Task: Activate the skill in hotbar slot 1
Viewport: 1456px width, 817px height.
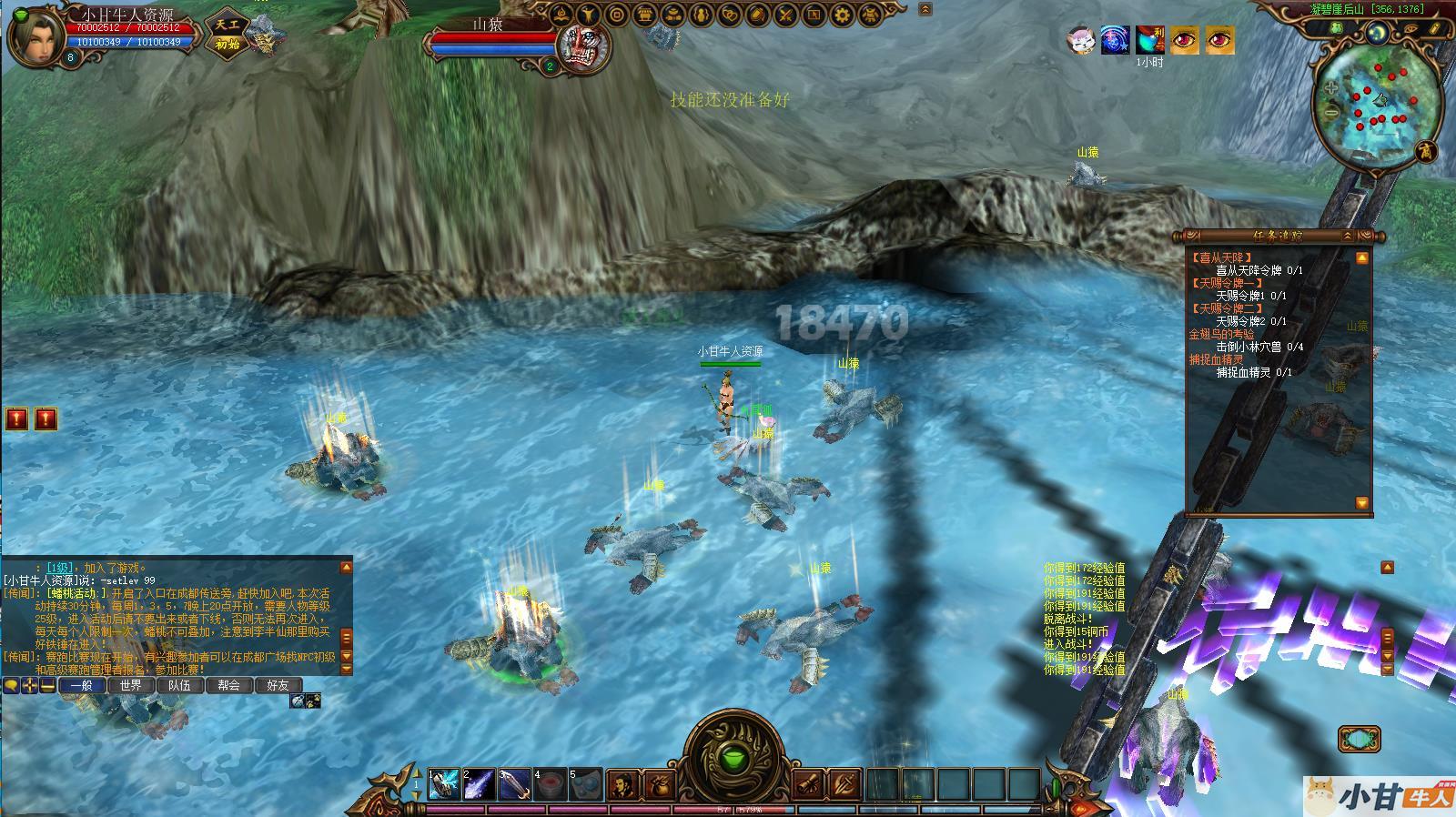Action: pos(443,782)
